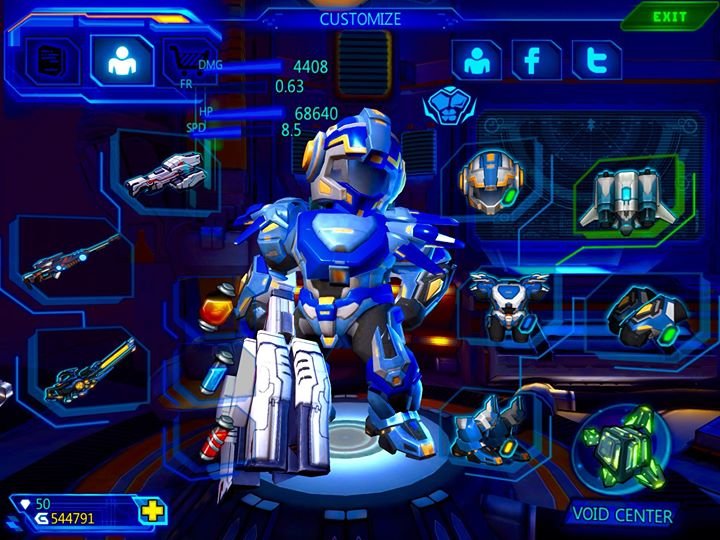The height and width of the screenshot is (540, 720).
Task: Add more gold with the plus button
Action: [152, 512]
